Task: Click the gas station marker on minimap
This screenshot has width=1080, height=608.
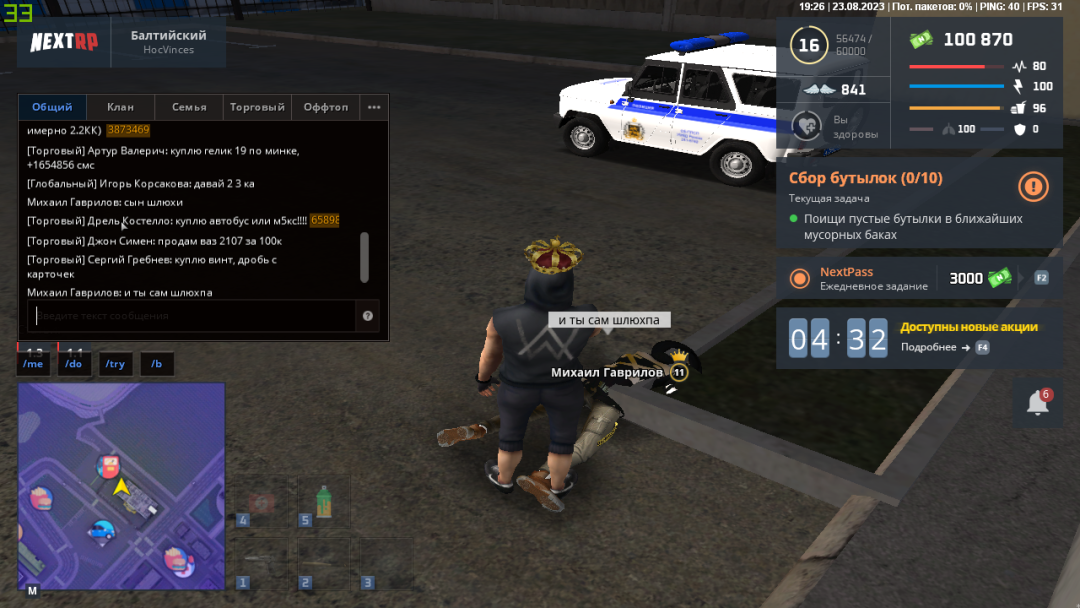Action: pyautogui.click(x=108, y=465)
